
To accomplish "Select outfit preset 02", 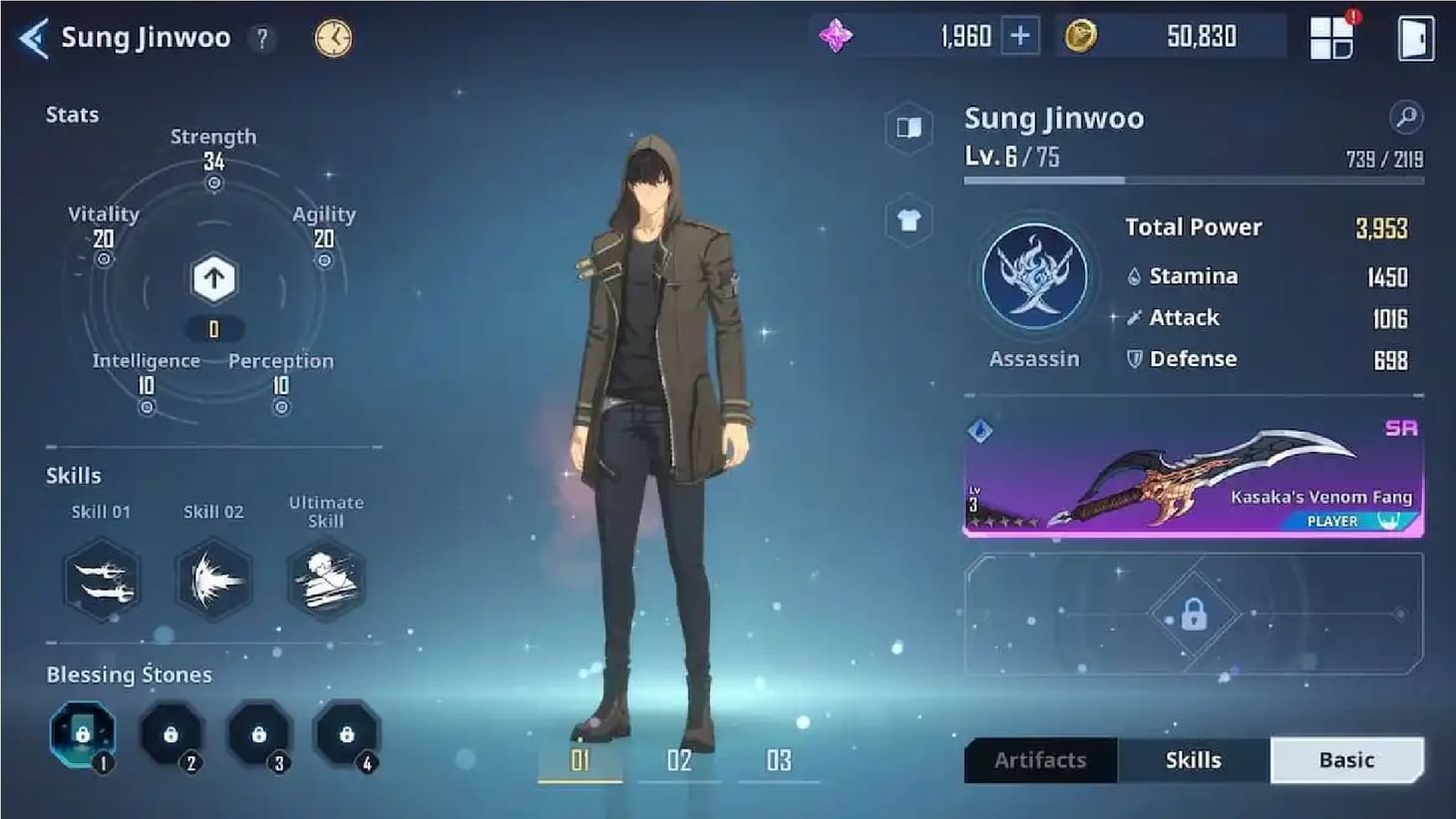I will [679, 761].
